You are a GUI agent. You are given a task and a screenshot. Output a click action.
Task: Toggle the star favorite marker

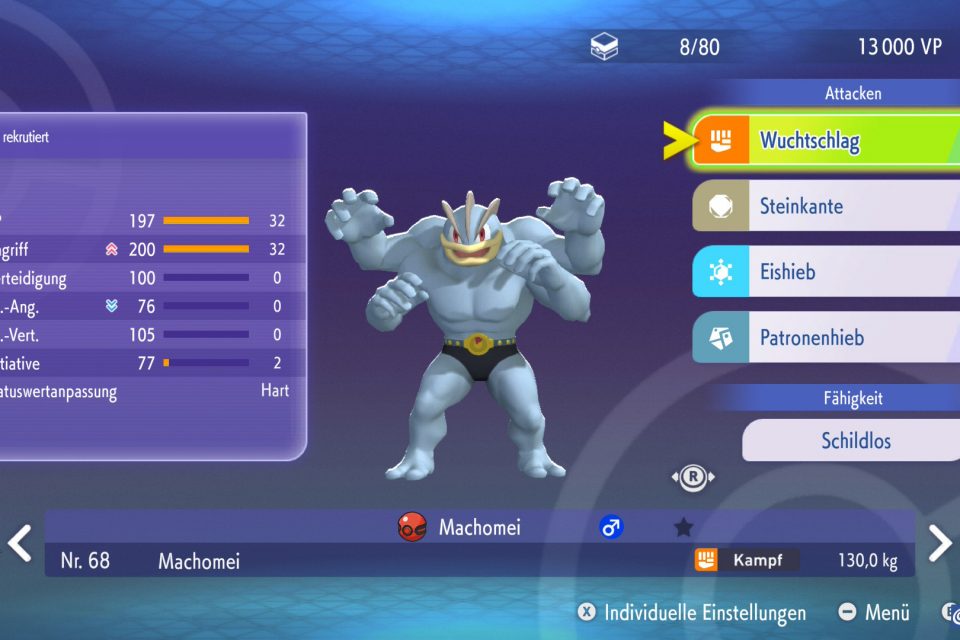(683, 527)
